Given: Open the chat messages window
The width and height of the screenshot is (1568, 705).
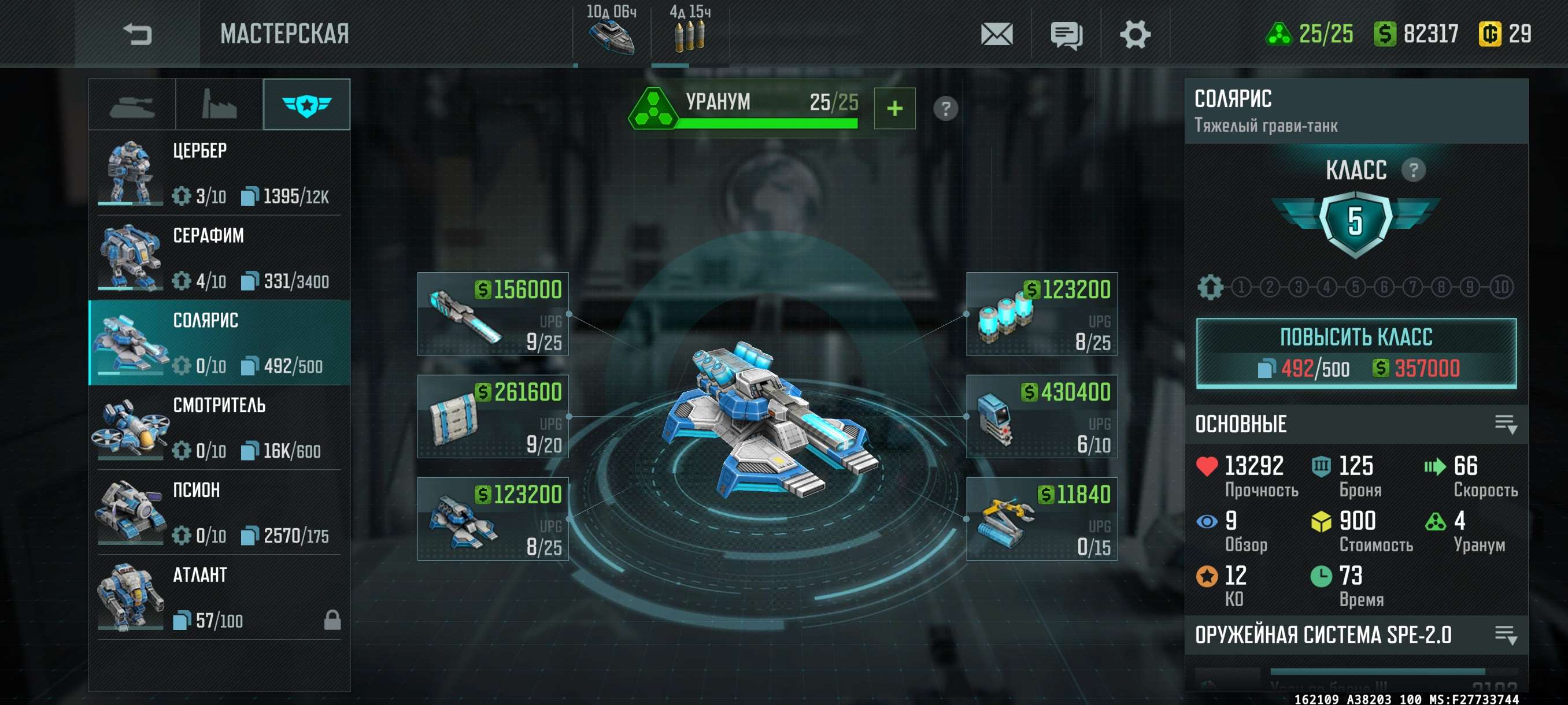Looking at the screenshot, I should pyautogui.click(x=1066, y=35).
